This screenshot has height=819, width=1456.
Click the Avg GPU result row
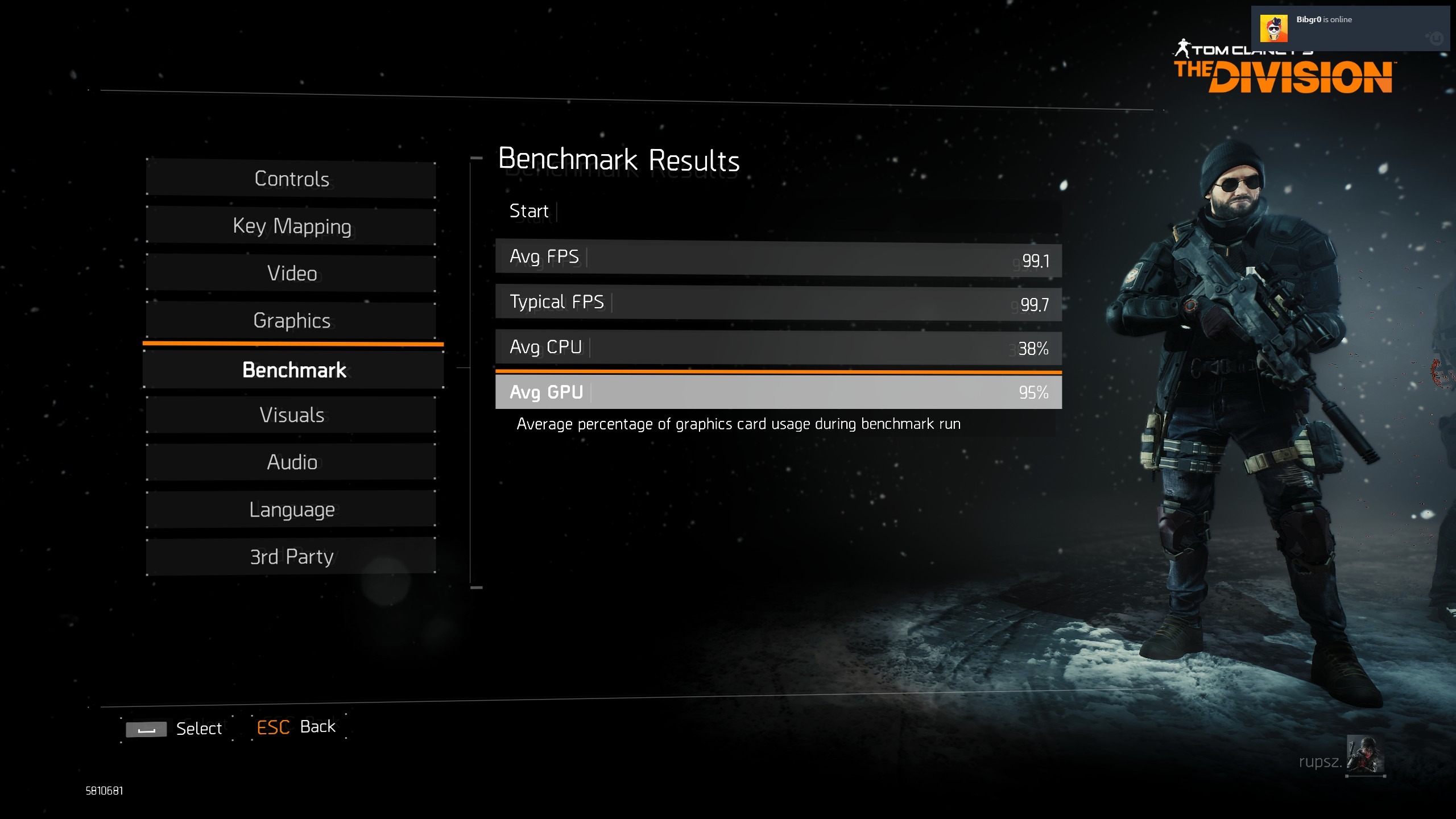[x=778, y=392]
